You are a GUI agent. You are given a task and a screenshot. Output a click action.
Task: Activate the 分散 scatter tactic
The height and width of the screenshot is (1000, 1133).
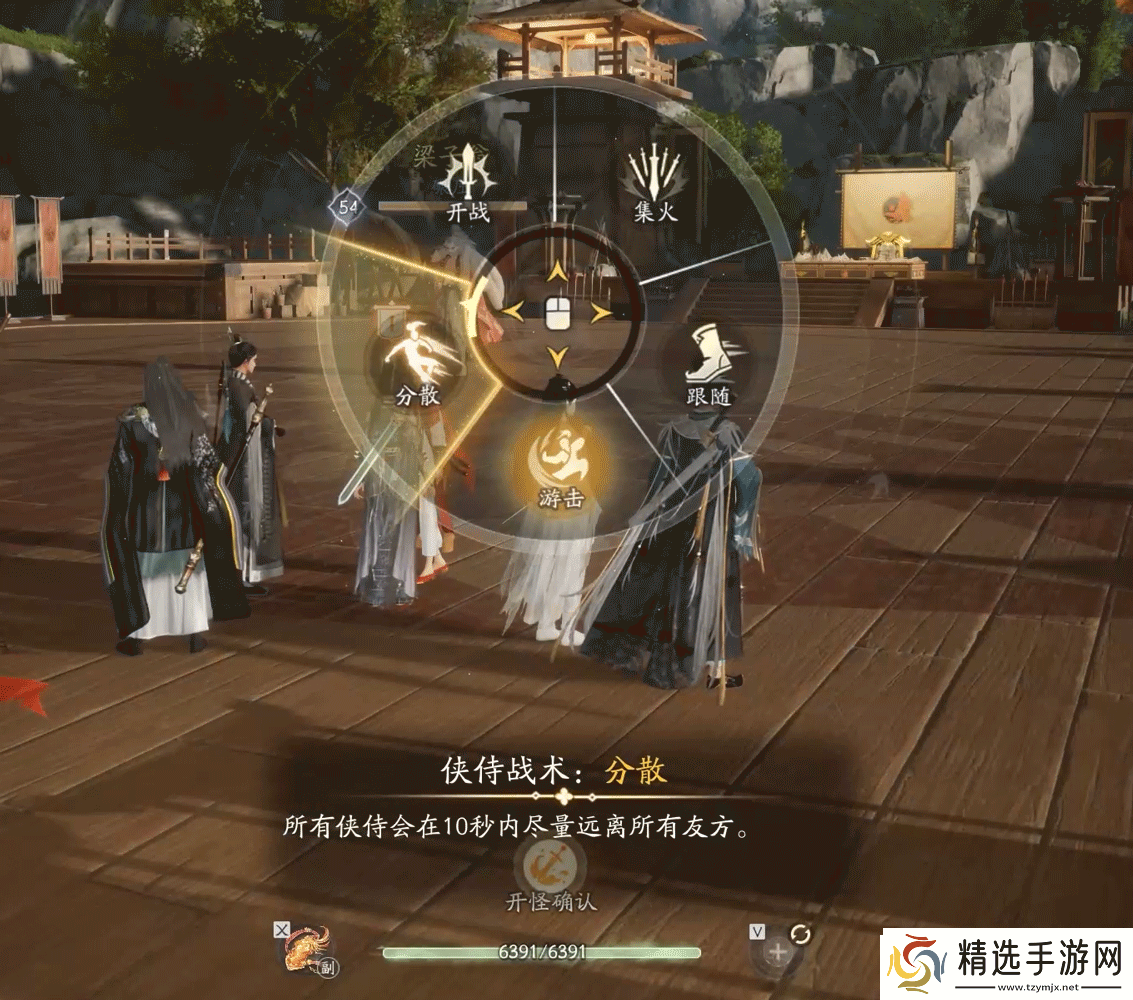417,357
